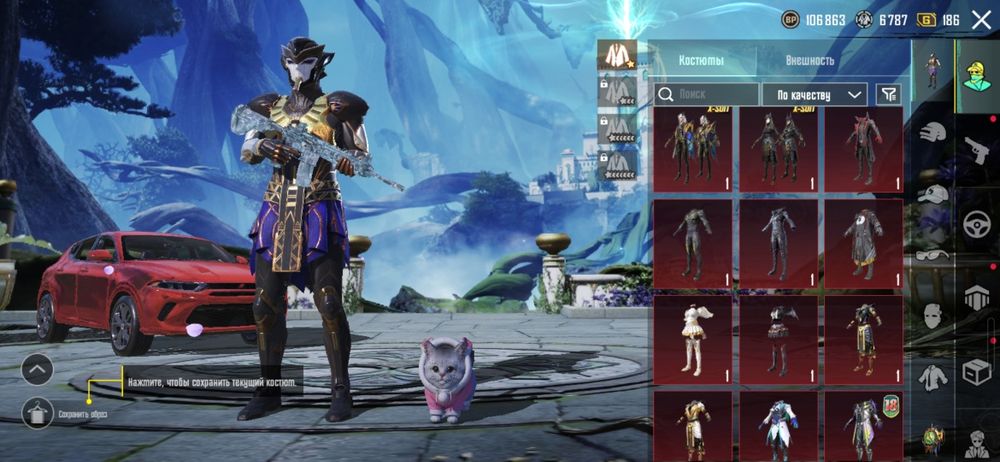Open the Внешность tab

(810, 61)
